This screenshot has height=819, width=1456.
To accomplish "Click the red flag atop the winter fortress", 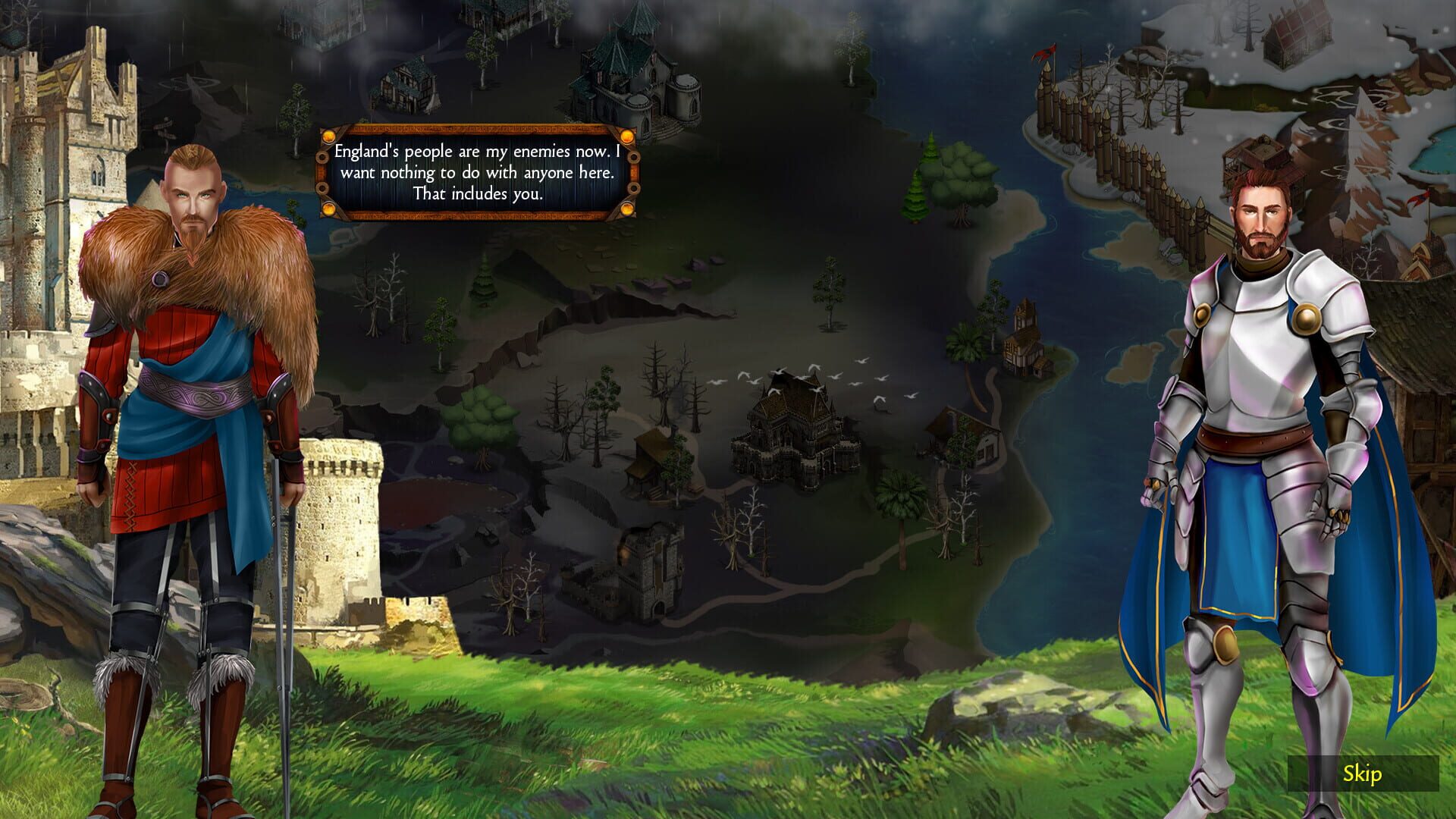I will tap(1045, 55).
